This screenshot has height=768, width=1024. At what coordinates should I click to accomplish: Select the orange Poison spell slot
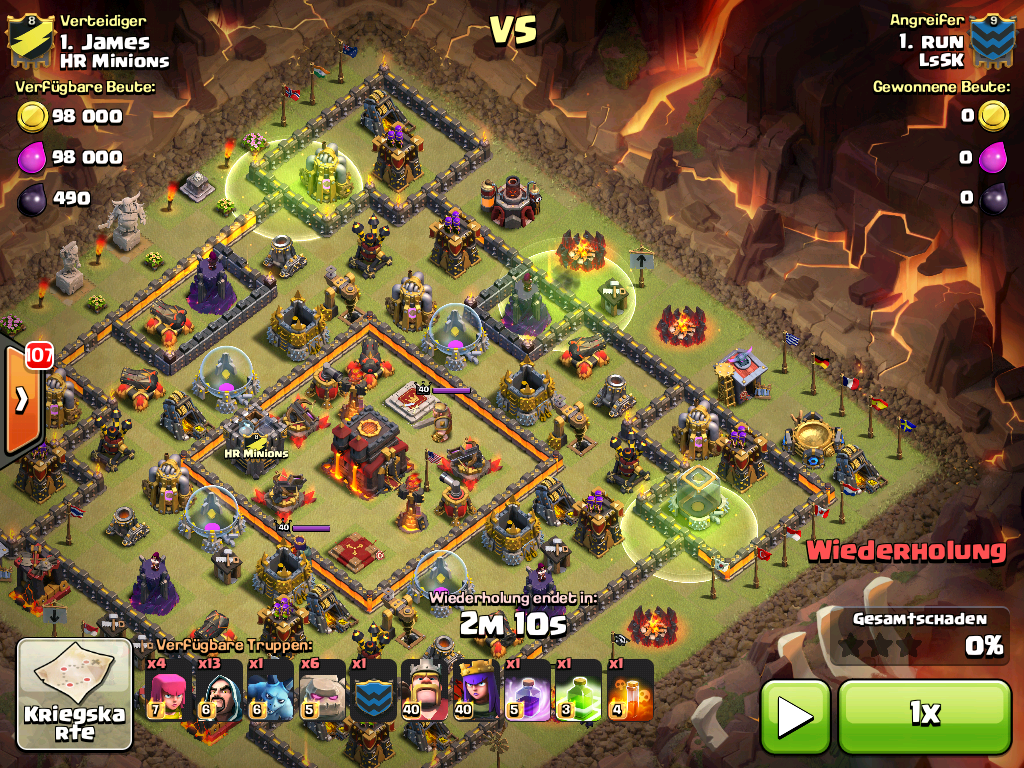629,690
